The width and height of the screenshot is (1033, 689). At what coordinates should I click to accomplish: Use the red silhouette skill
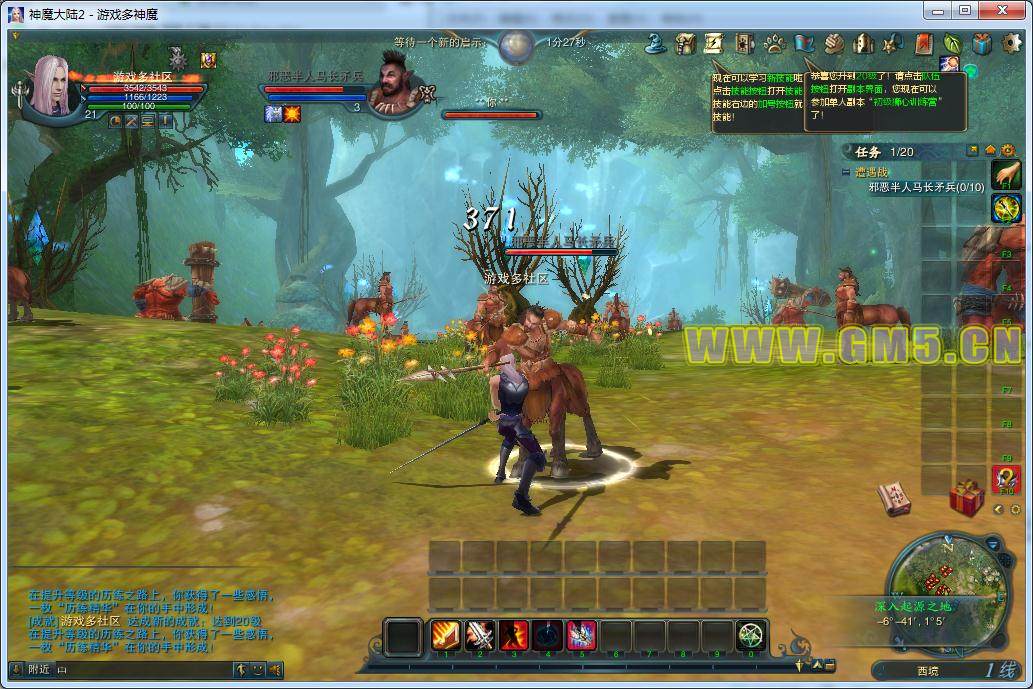pyautogui.click(x=514, y=635)
